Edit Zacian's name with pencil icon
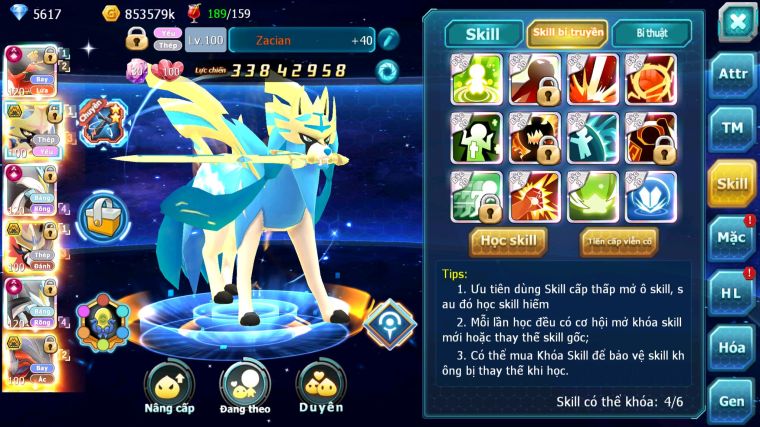This screenshot has width=760, height=427. (x=387, y=39)
